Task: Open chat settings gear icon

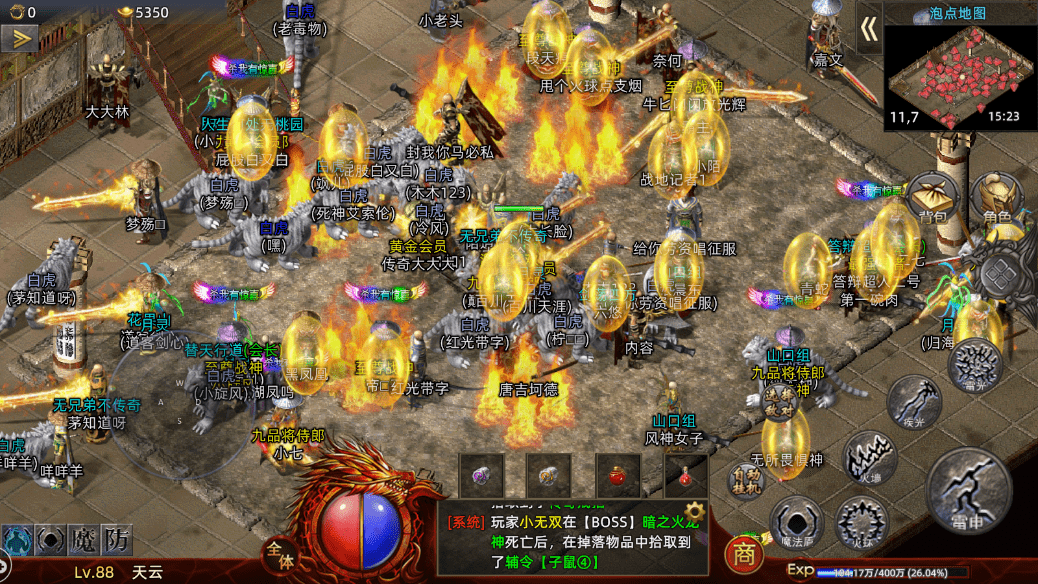Action: [x=694, y=508]
